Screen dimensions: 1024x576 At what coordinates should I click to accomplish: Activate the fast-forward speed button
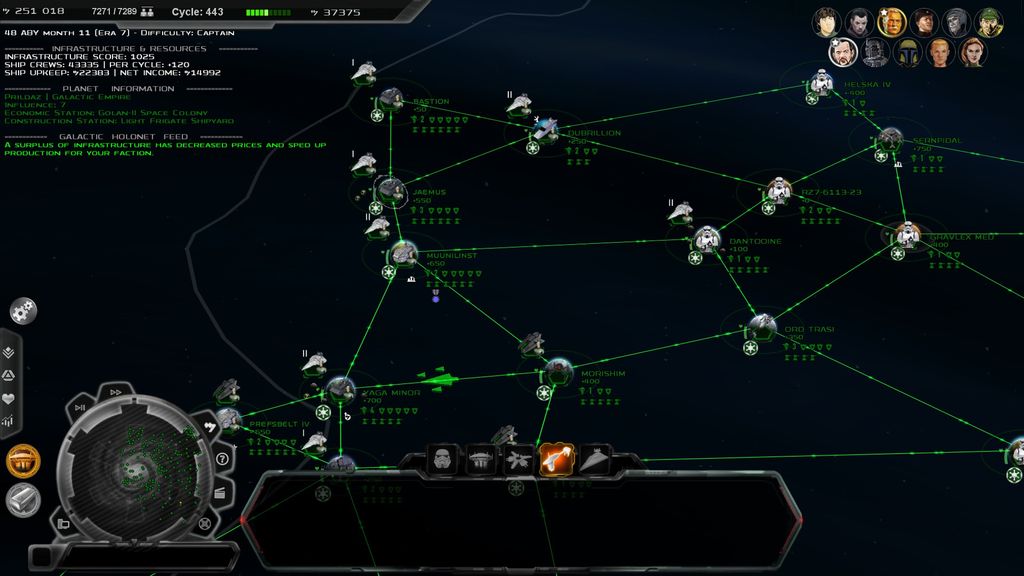point(115,392)
